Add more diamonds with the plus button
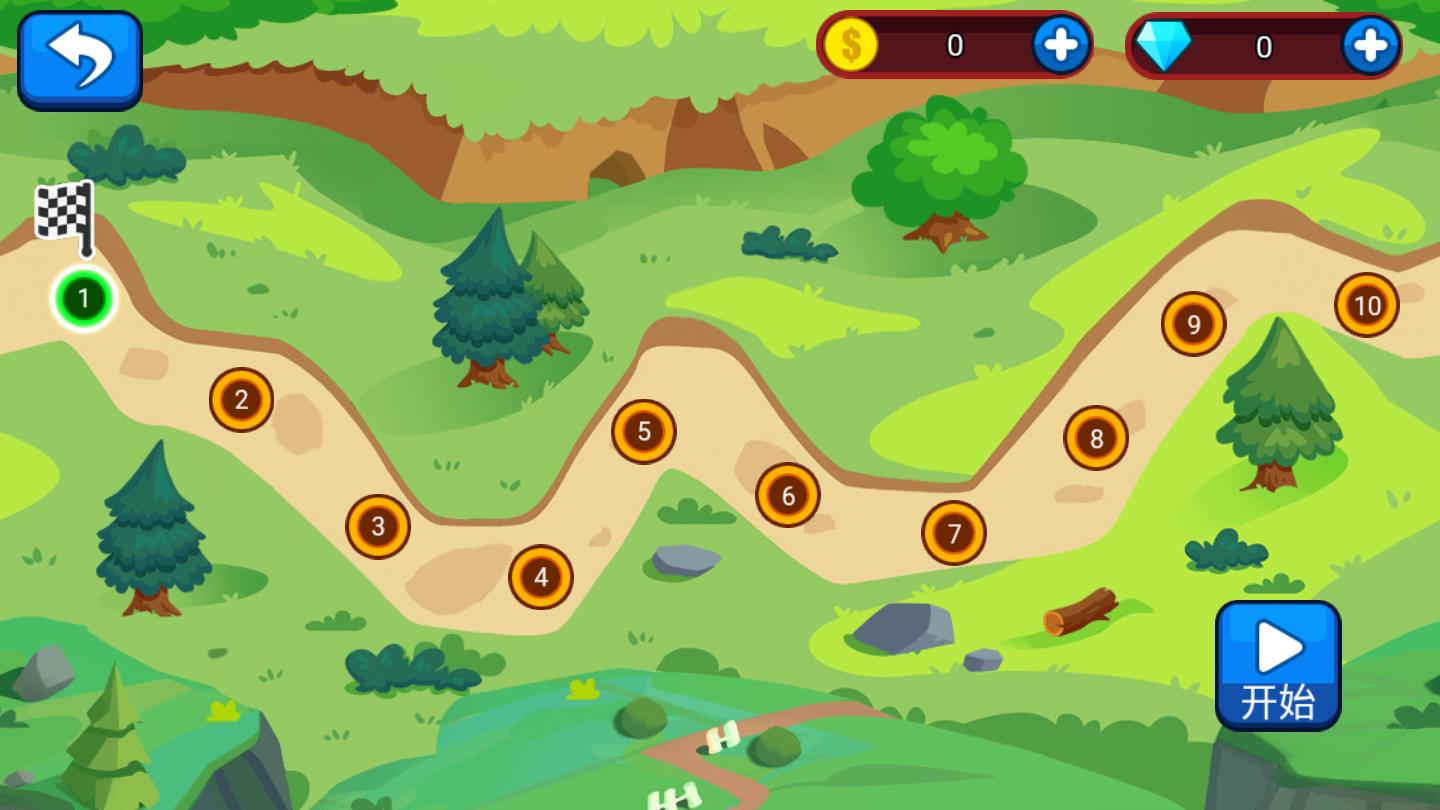Viewport: 1440px width, 810px height. [x=1369, y=45]
